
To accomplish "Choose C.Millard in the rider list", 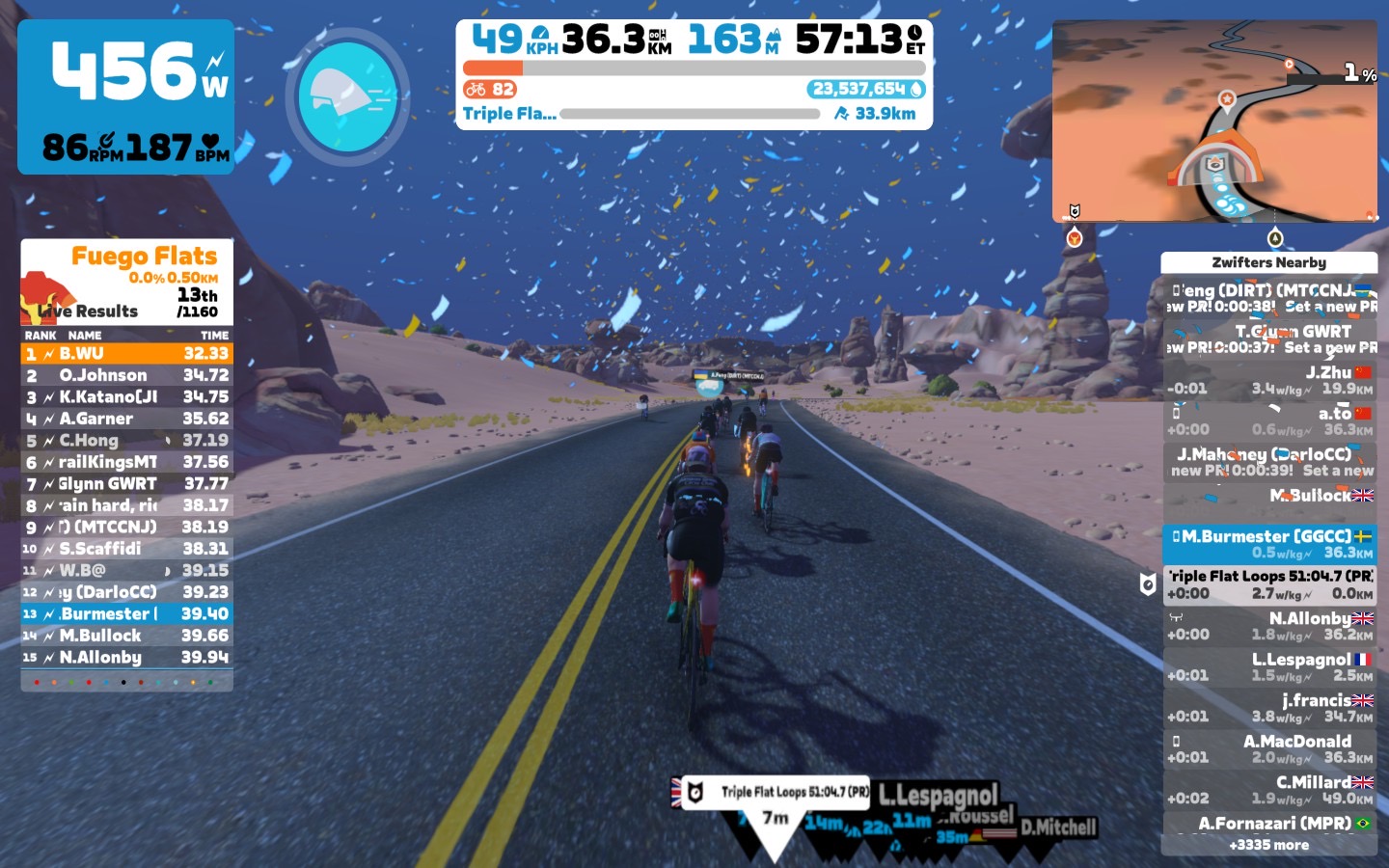I will pyautogui.click(x=1269, y=790).
